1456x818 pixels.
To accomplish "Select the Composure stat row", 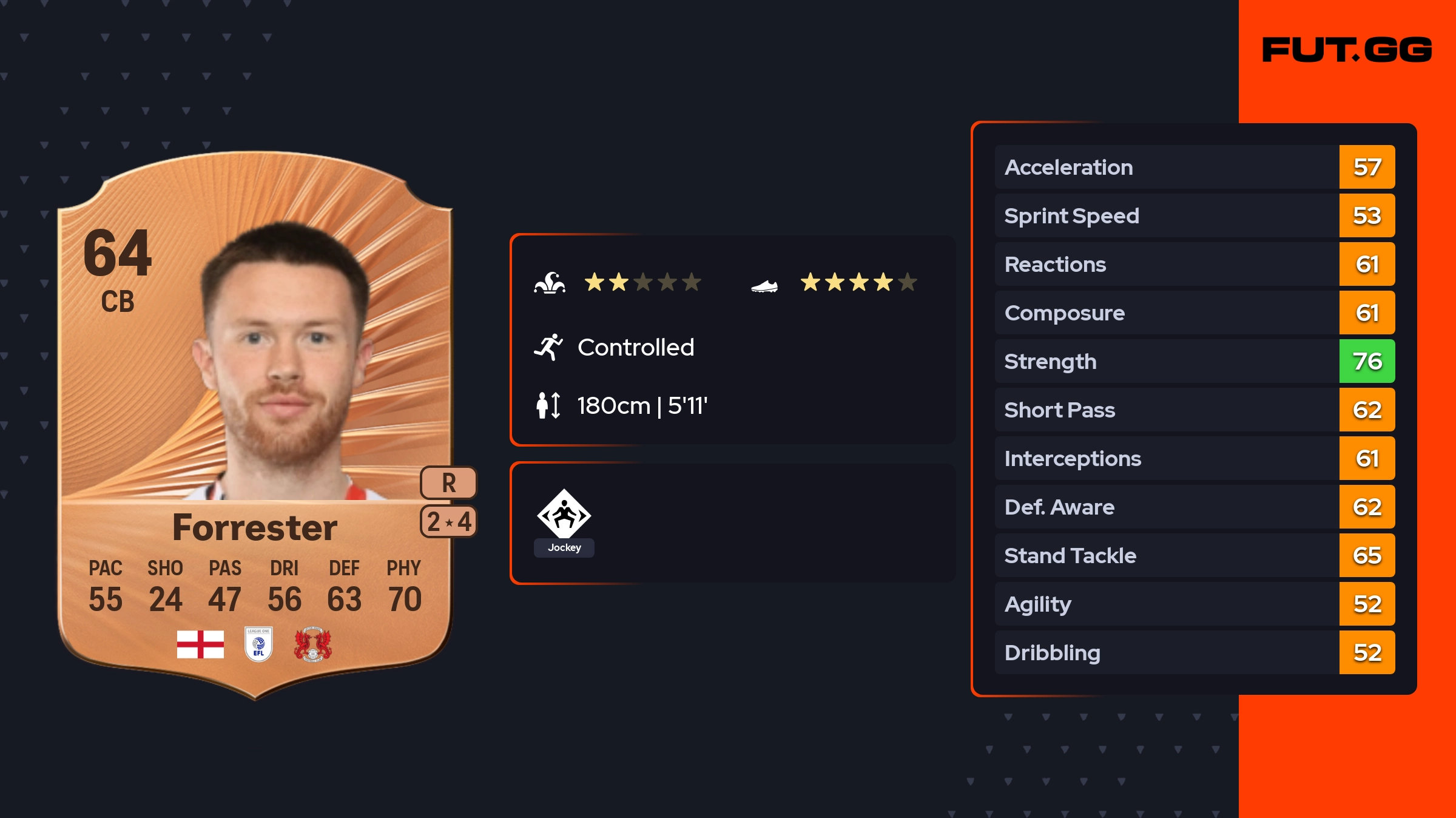I will pos(1194,313).
